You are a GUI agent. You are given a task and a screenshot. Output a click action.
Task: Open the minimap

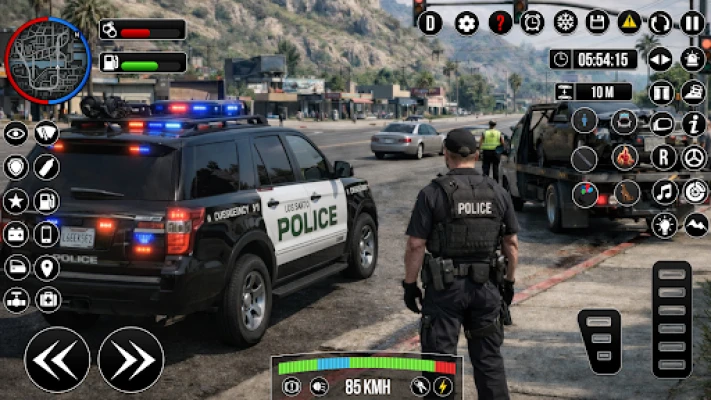[47, 59]
